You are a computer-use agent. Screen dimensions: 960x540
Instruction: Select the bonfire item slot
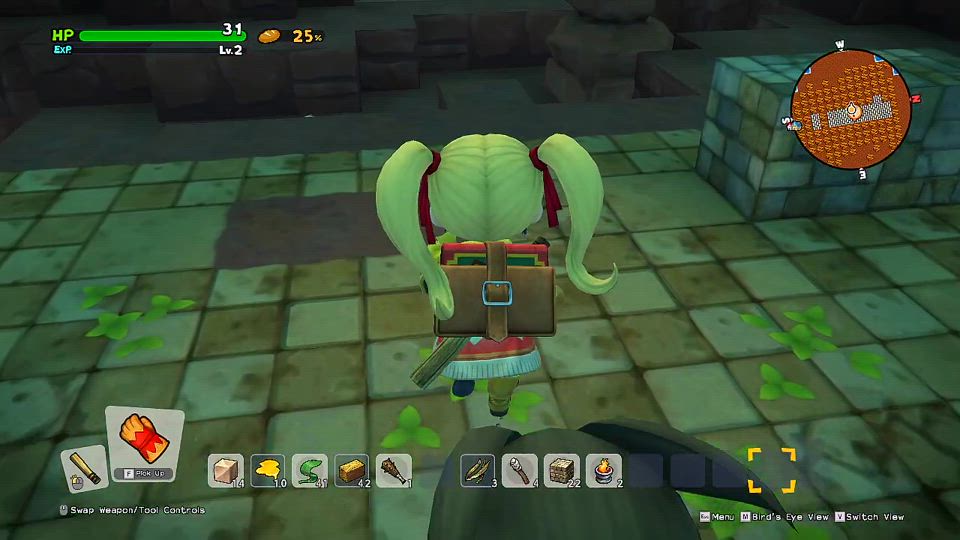(604, 470)
